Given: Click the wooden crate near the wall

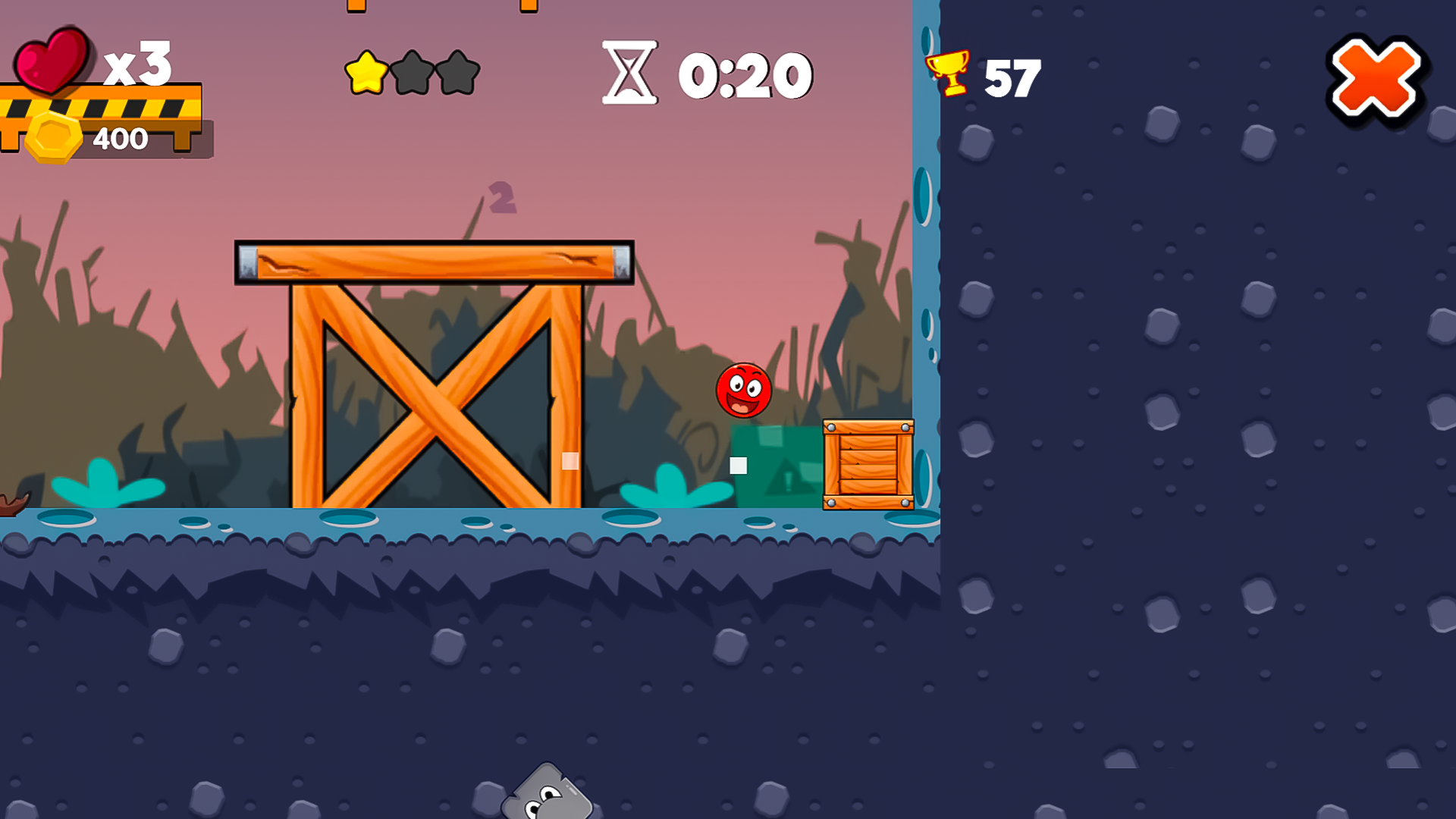Looking at the screenshot, I should pos(867,466).
